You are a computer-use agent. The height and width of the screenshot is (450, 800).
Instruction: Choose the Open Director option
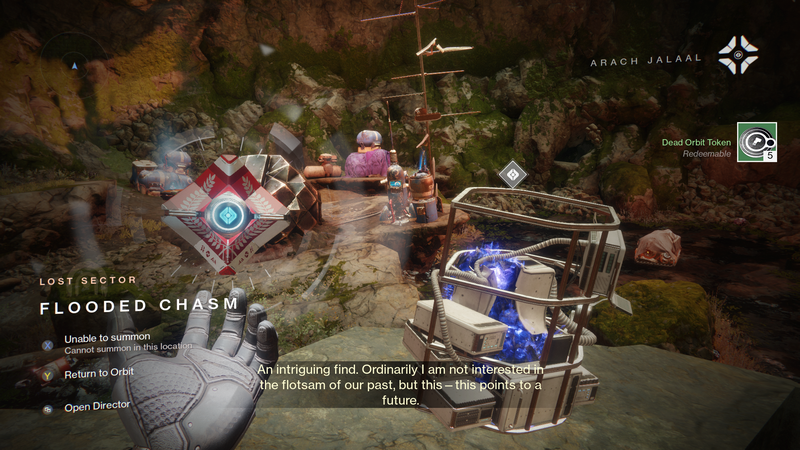pyautogui.click(x=96, y=407)
